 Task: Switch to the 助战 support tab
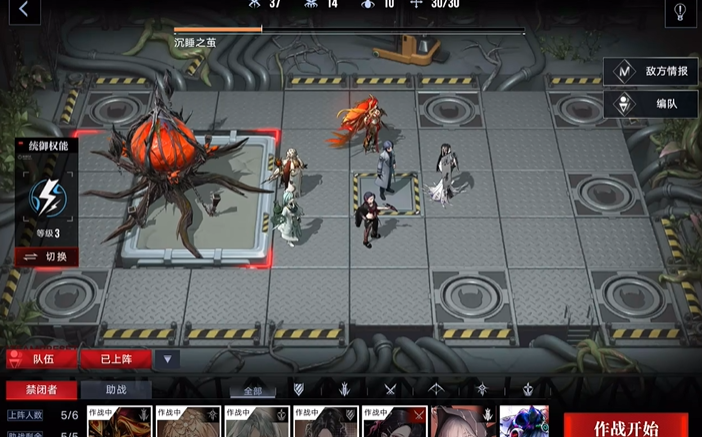tap(116, 389)
